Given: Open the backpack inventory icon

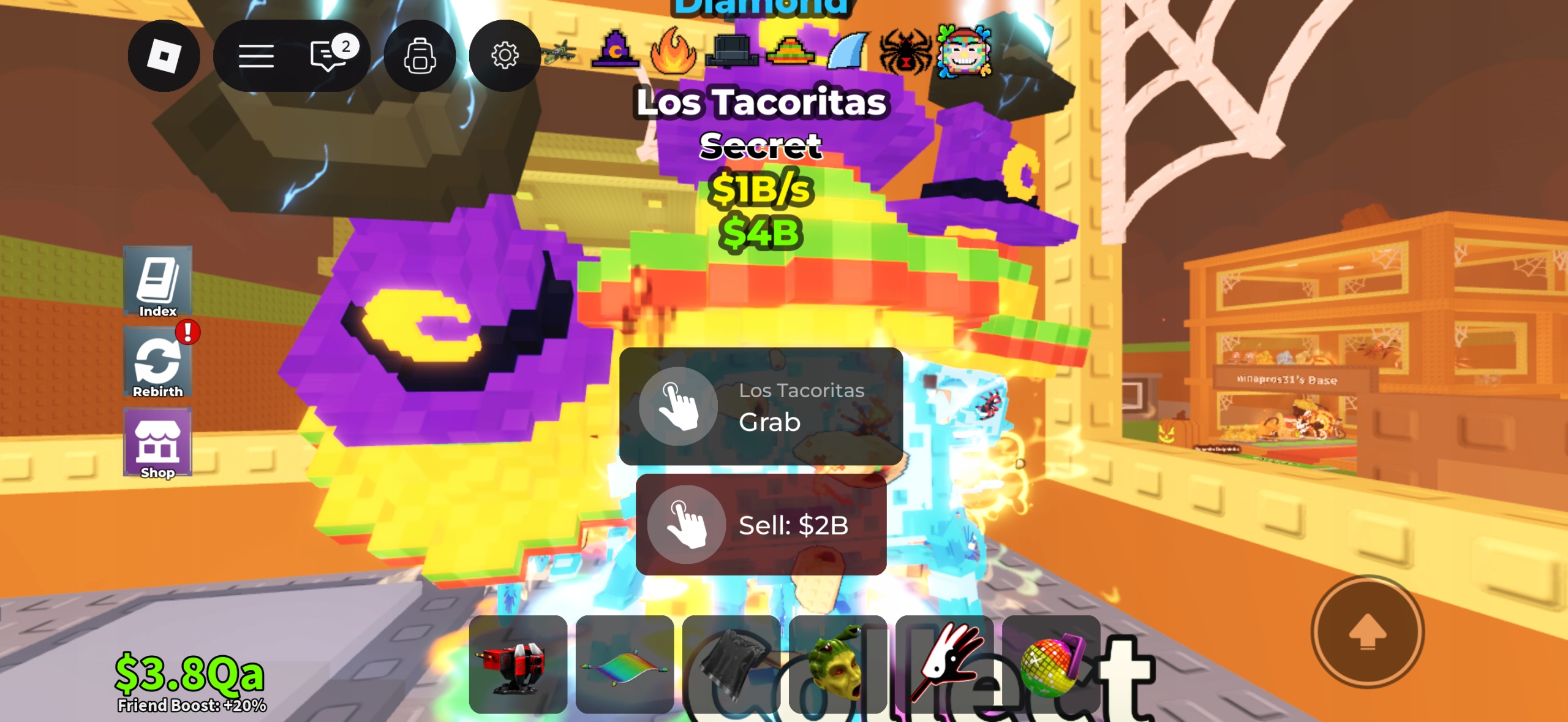Looking at the screenshot, I should pos(419,55).
